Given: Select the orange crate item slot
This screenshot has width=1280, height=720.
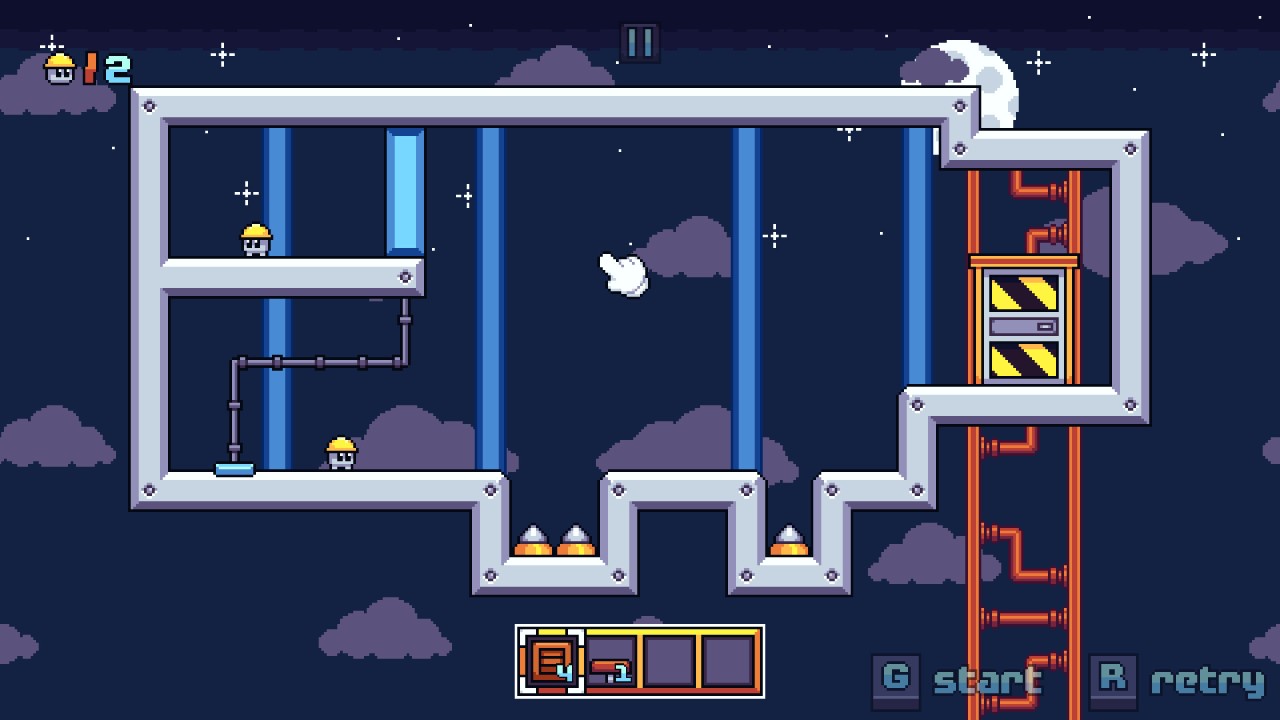Looking at the screenshot, I should click(x=551, y=661).
